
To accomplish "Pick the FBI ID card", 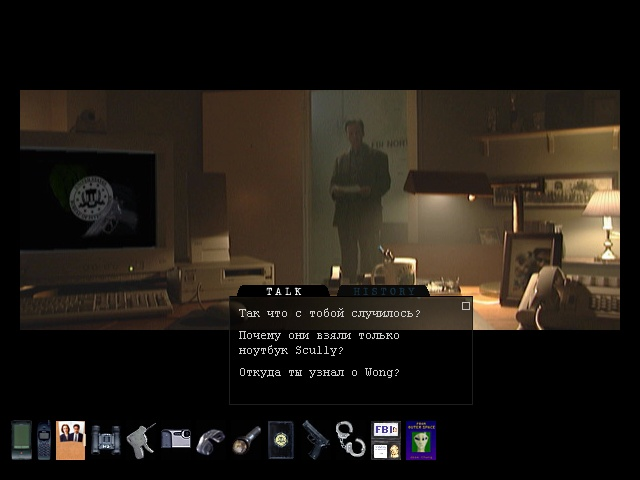I will click(x=385, y=440).
